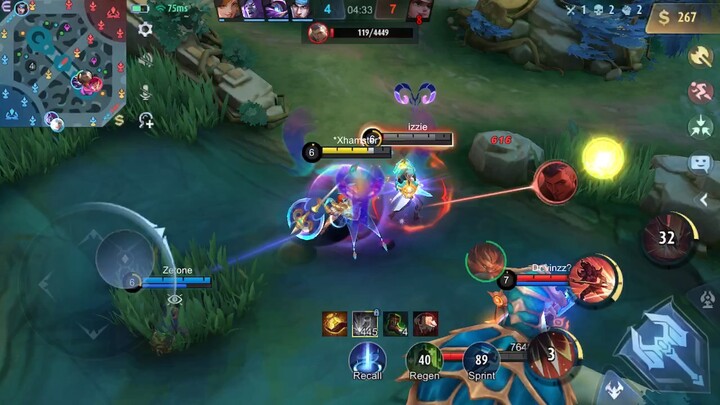This screenshot has height=405, width=720.
Task: Use the Regen ability
Action: [424, 358]
